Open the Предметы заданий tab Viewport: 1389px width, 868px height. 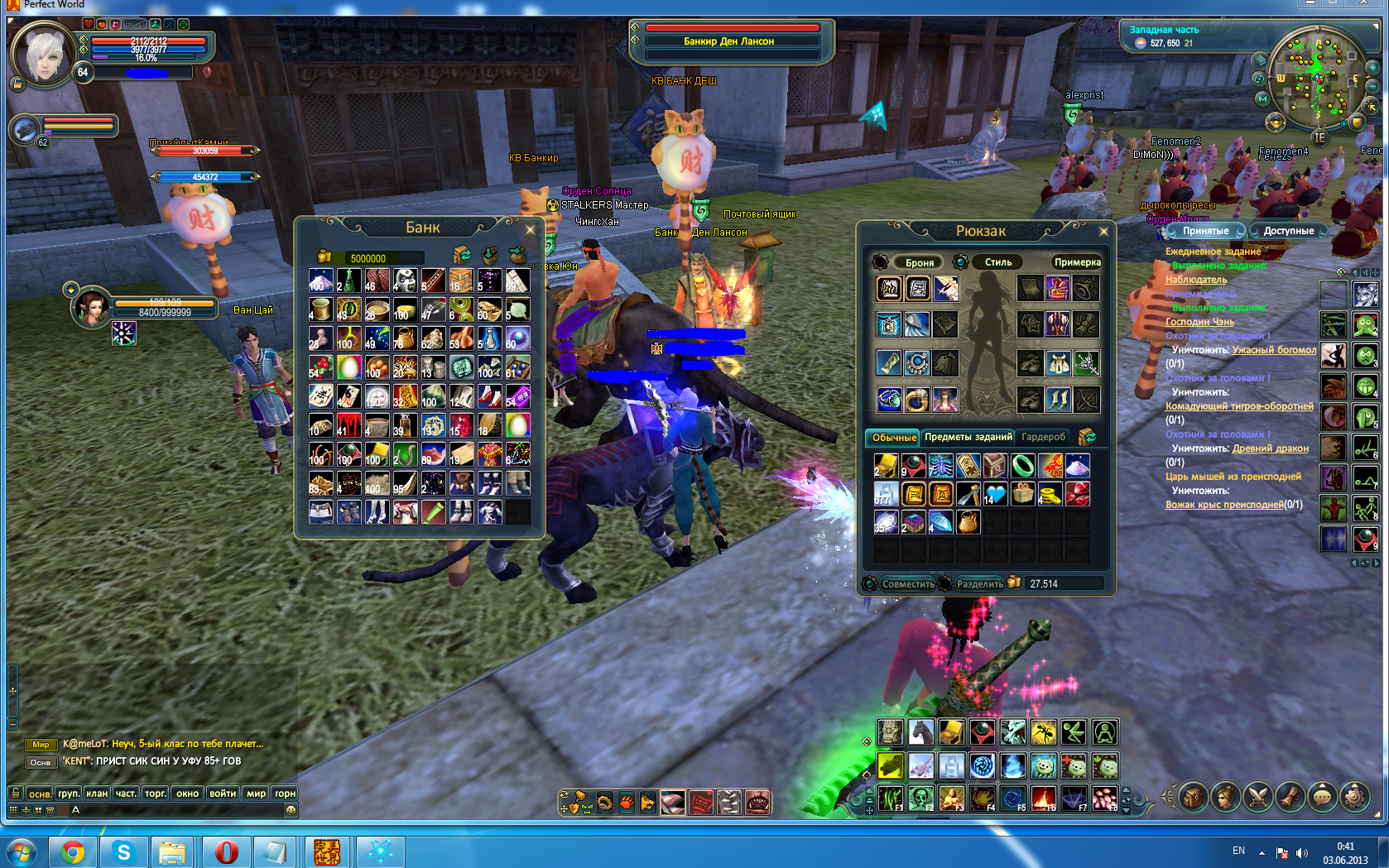(x=968, y=437)
